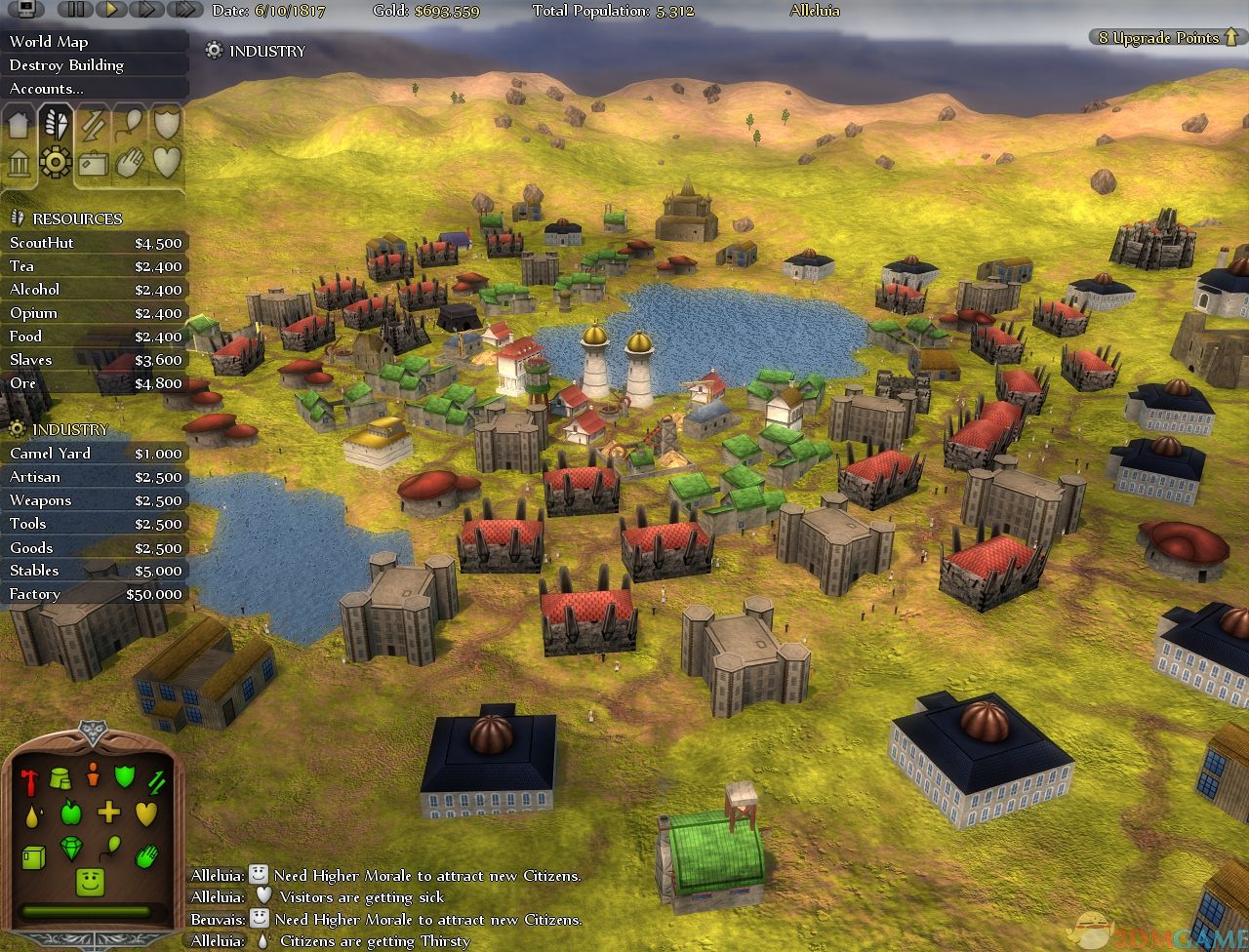Screen dimensions: 1249x952
Task: Pause the game speed
Action: coord(76,11)
